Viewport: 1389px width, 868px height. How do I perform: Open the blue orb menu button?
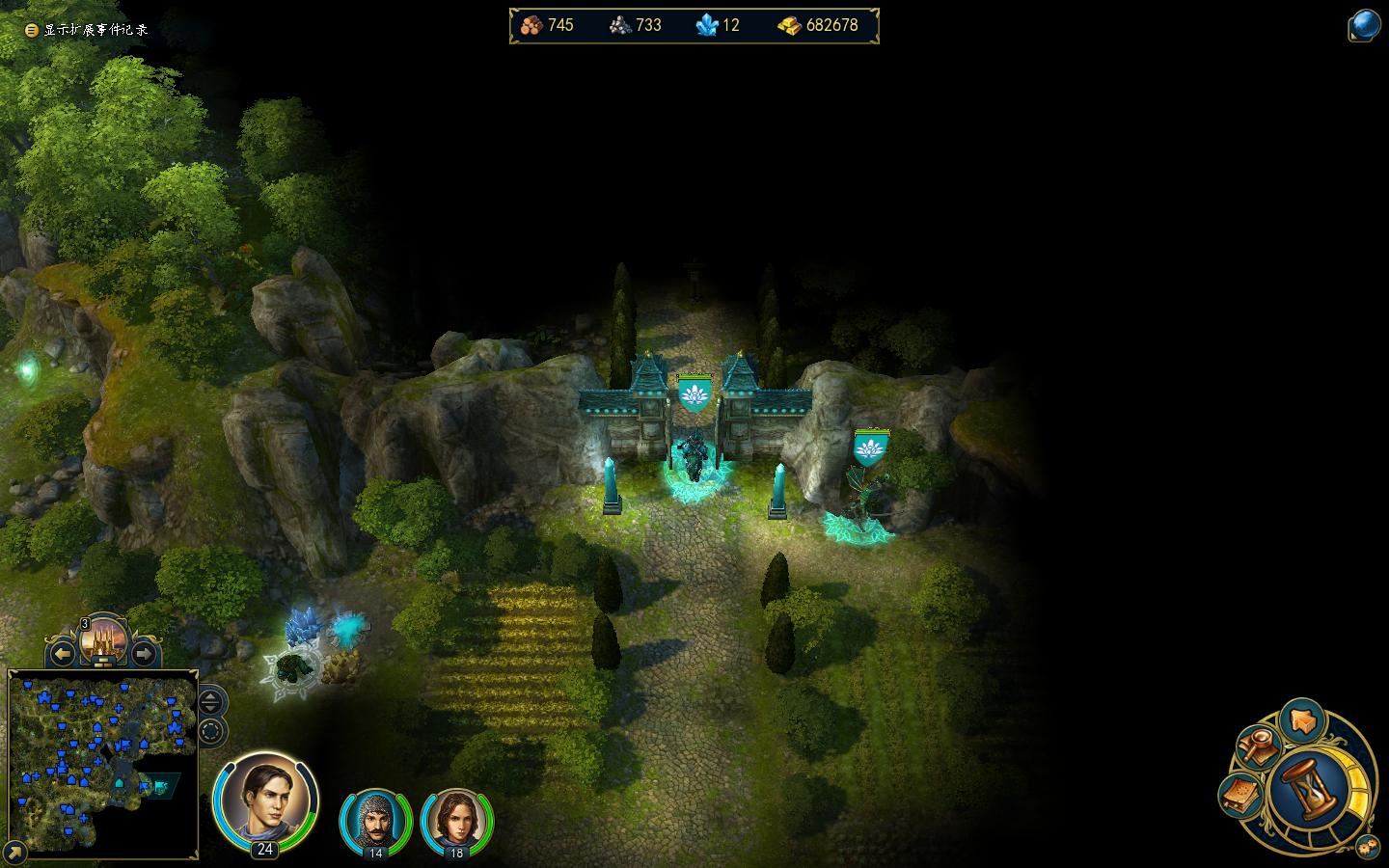tap(1364, 25)
